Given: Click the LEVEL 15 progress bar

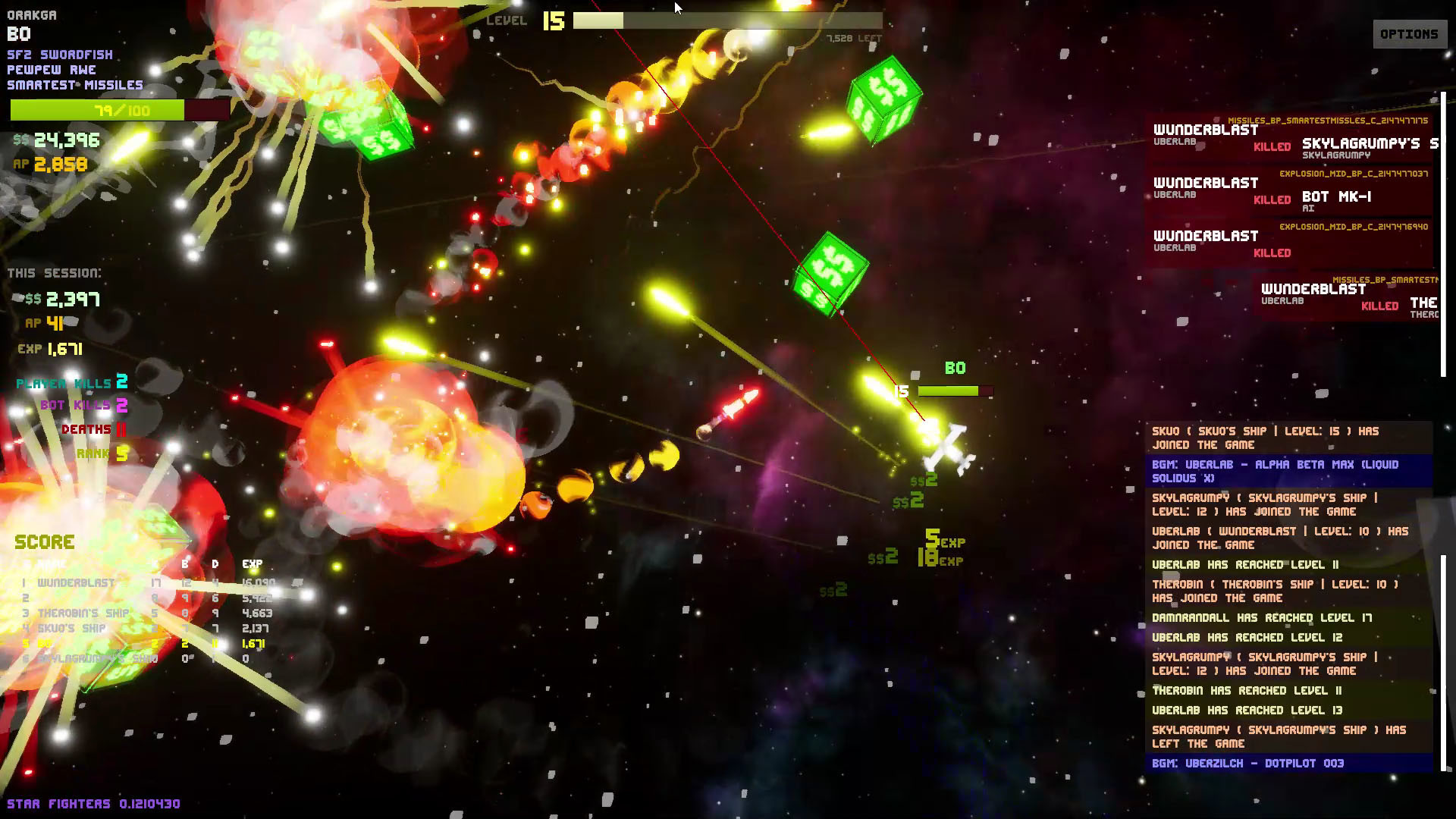Looking at the screenshot, I should point(728,21).
